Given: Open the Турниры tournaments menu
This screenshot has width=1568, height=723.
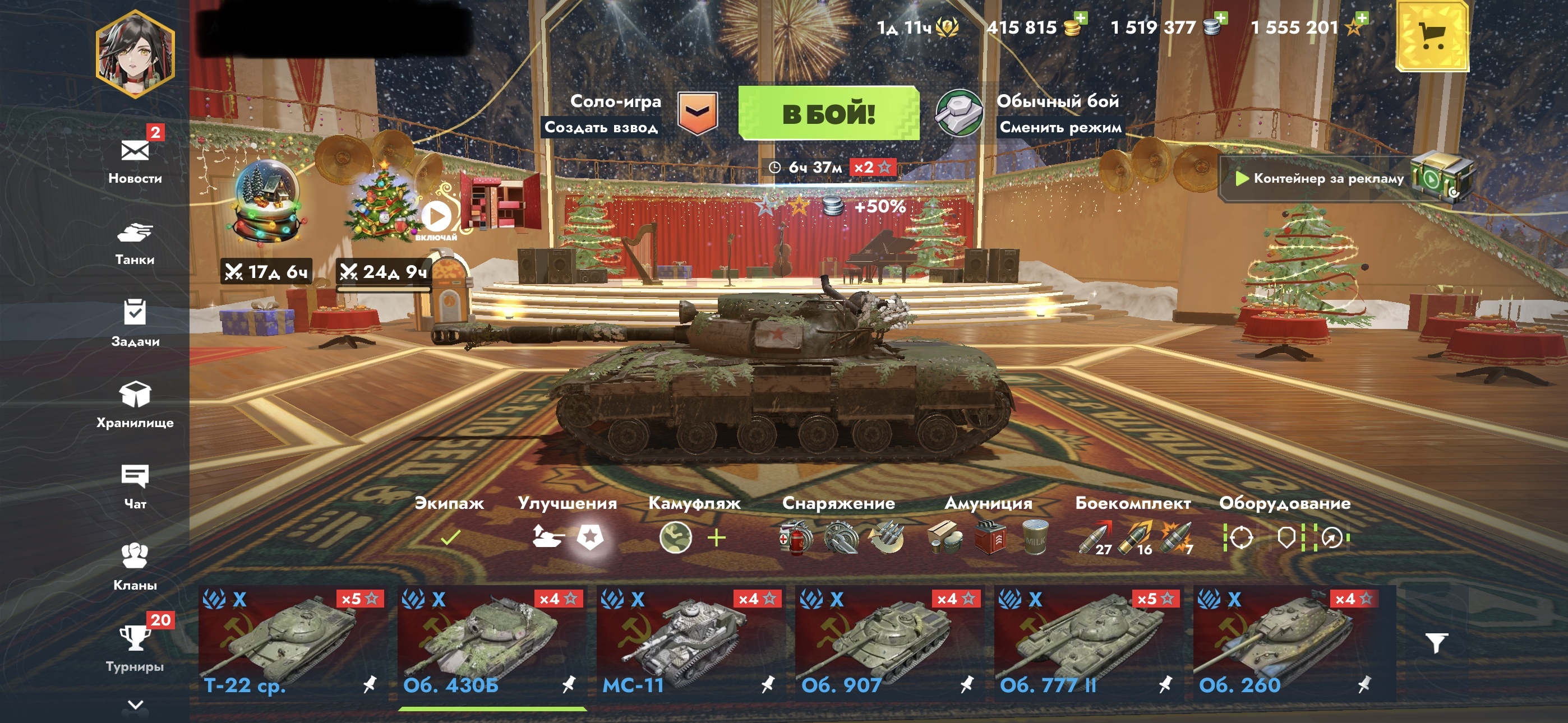Looking at the screenshot, I should pos(135,647).
